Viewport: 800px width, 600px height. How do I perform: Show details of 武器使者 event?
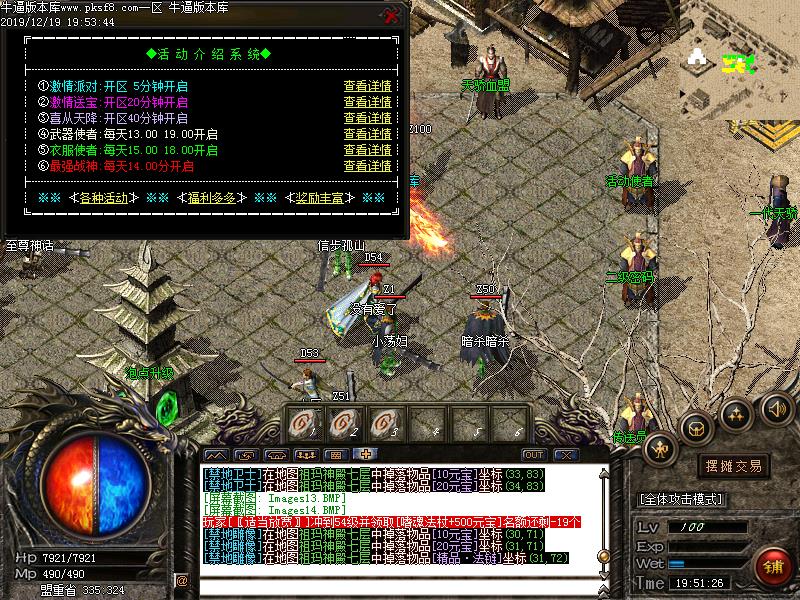click(367, 134)
